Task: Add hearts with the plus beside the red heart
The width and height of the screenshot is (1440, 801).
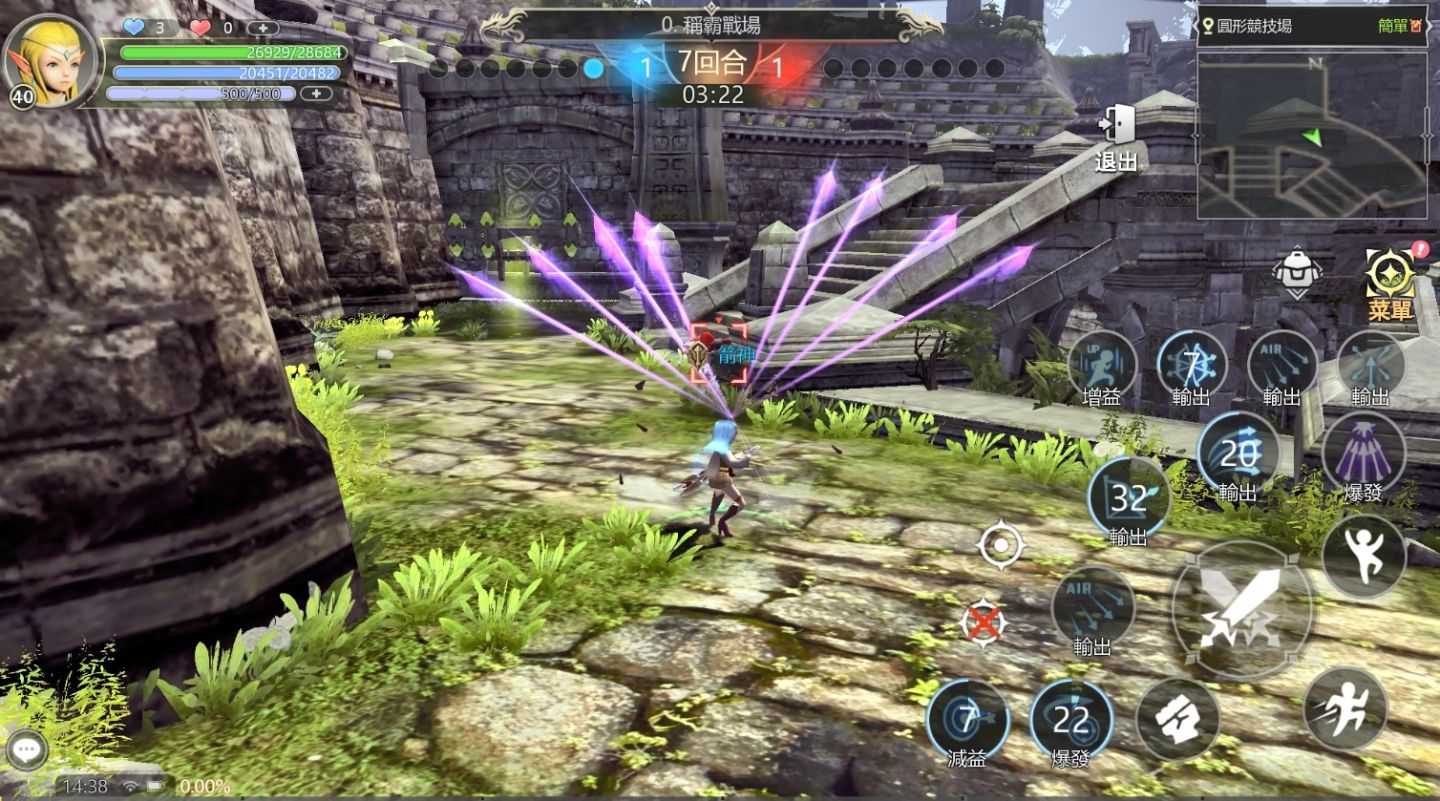Action: click(x=262, y=28)
